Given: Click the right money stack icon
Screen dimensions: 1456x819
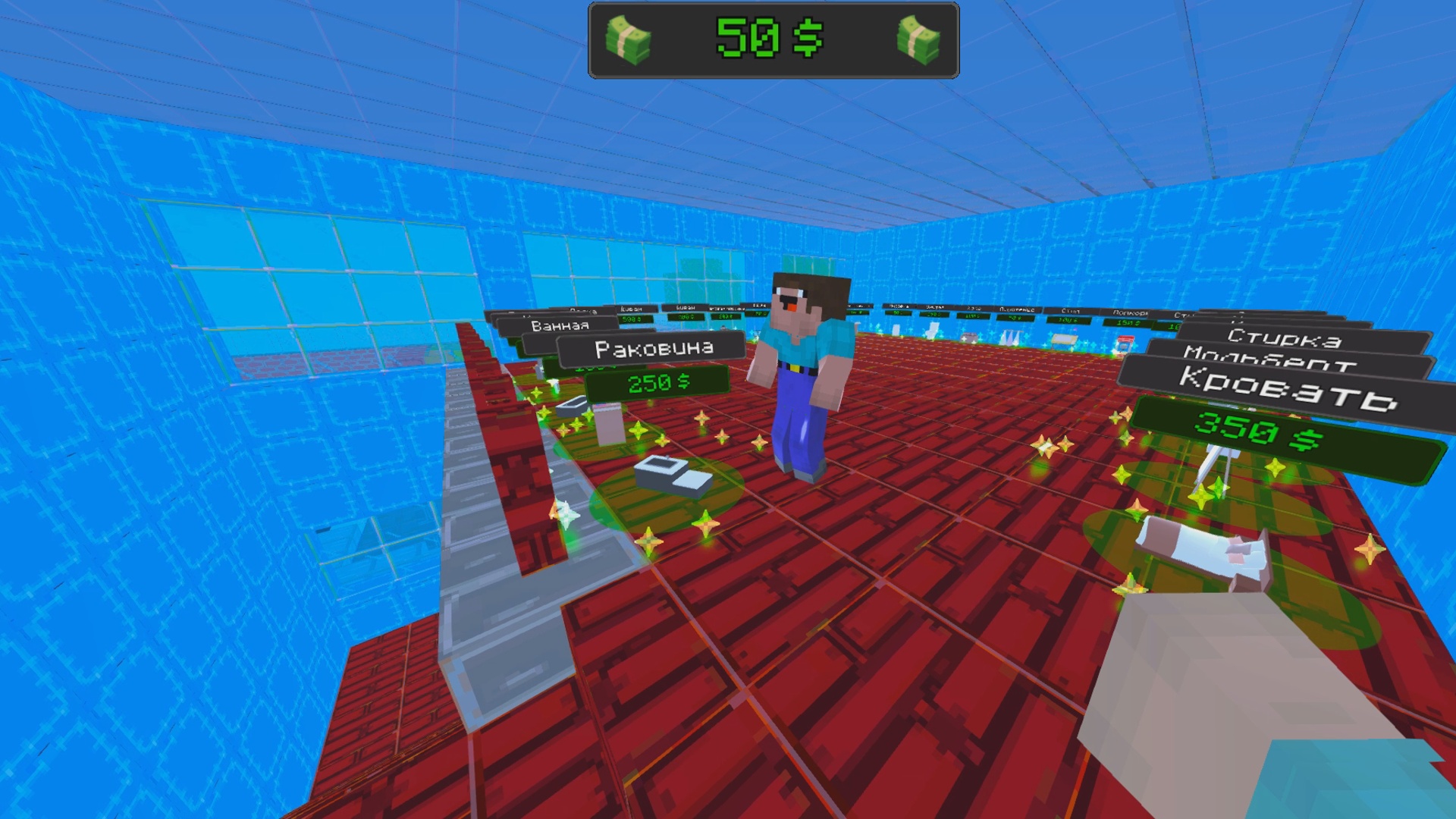Looking at the screenshot, I should (x=921, y=39).
